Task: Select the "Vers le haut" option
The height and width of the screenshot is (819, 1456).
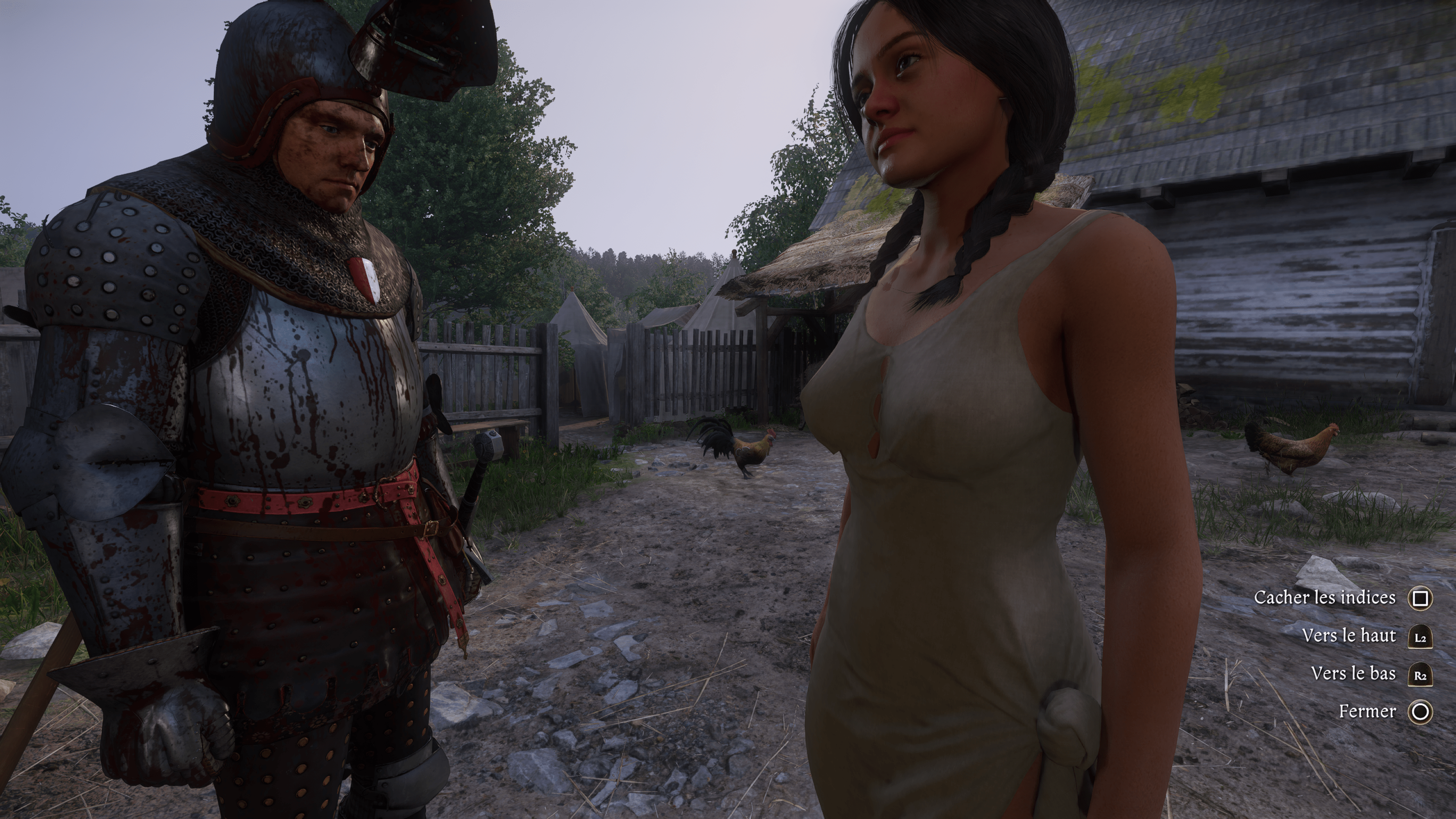Action: 1349,635
